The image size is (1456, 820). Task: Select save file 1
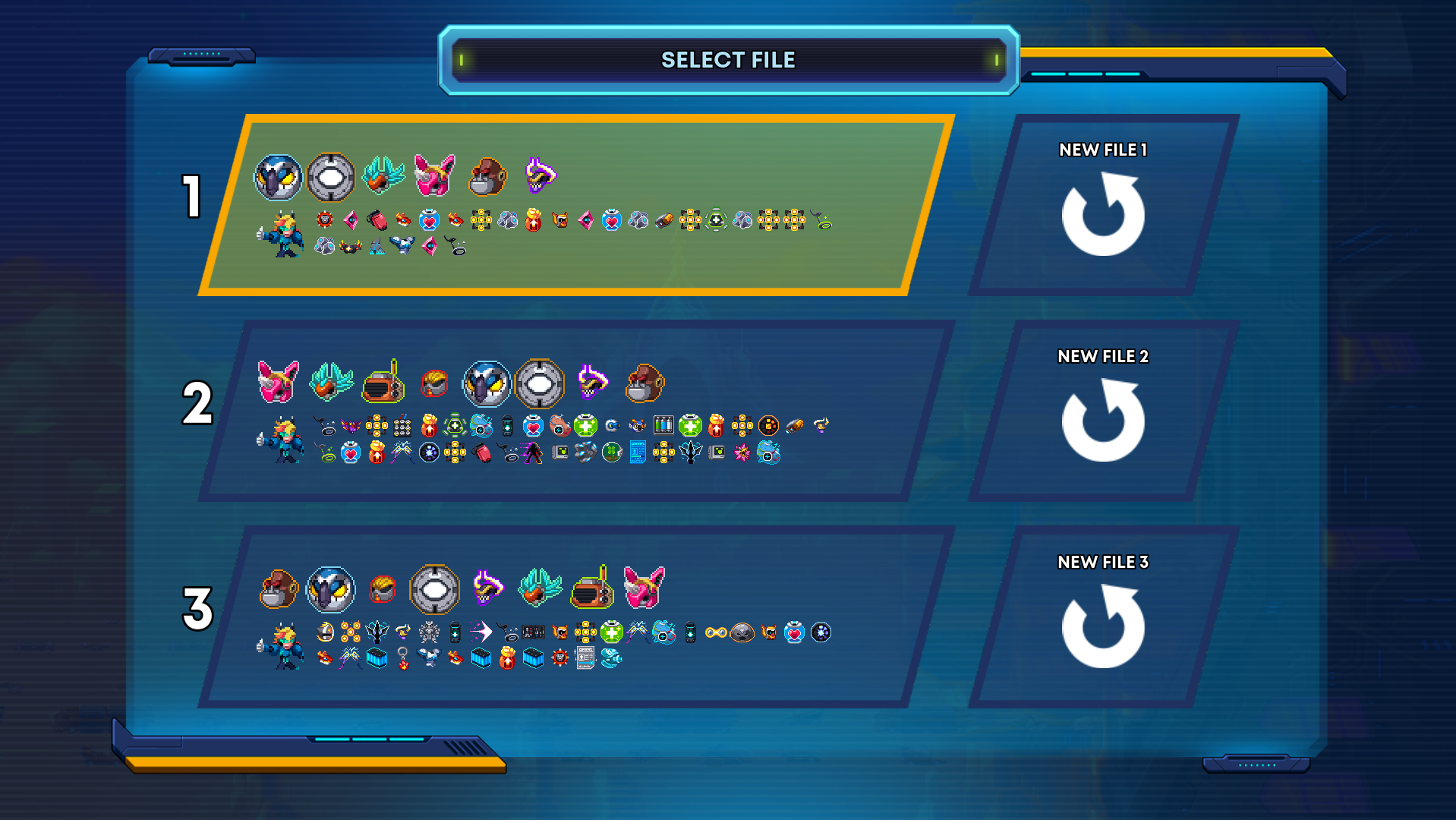[x=577, y=205]
